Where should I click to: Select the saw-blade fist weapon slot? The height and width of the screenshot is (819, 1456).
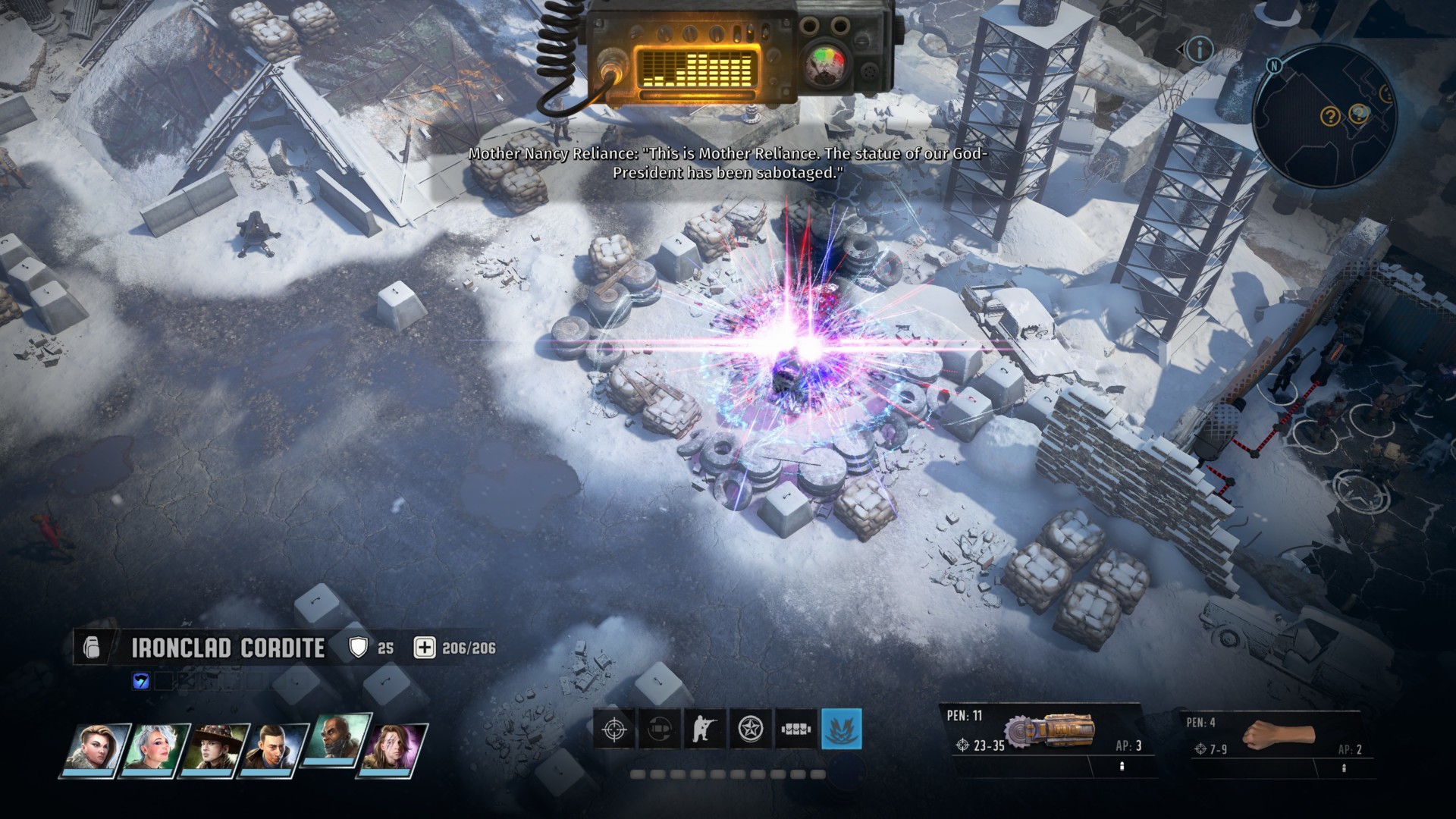point(1050,733)
